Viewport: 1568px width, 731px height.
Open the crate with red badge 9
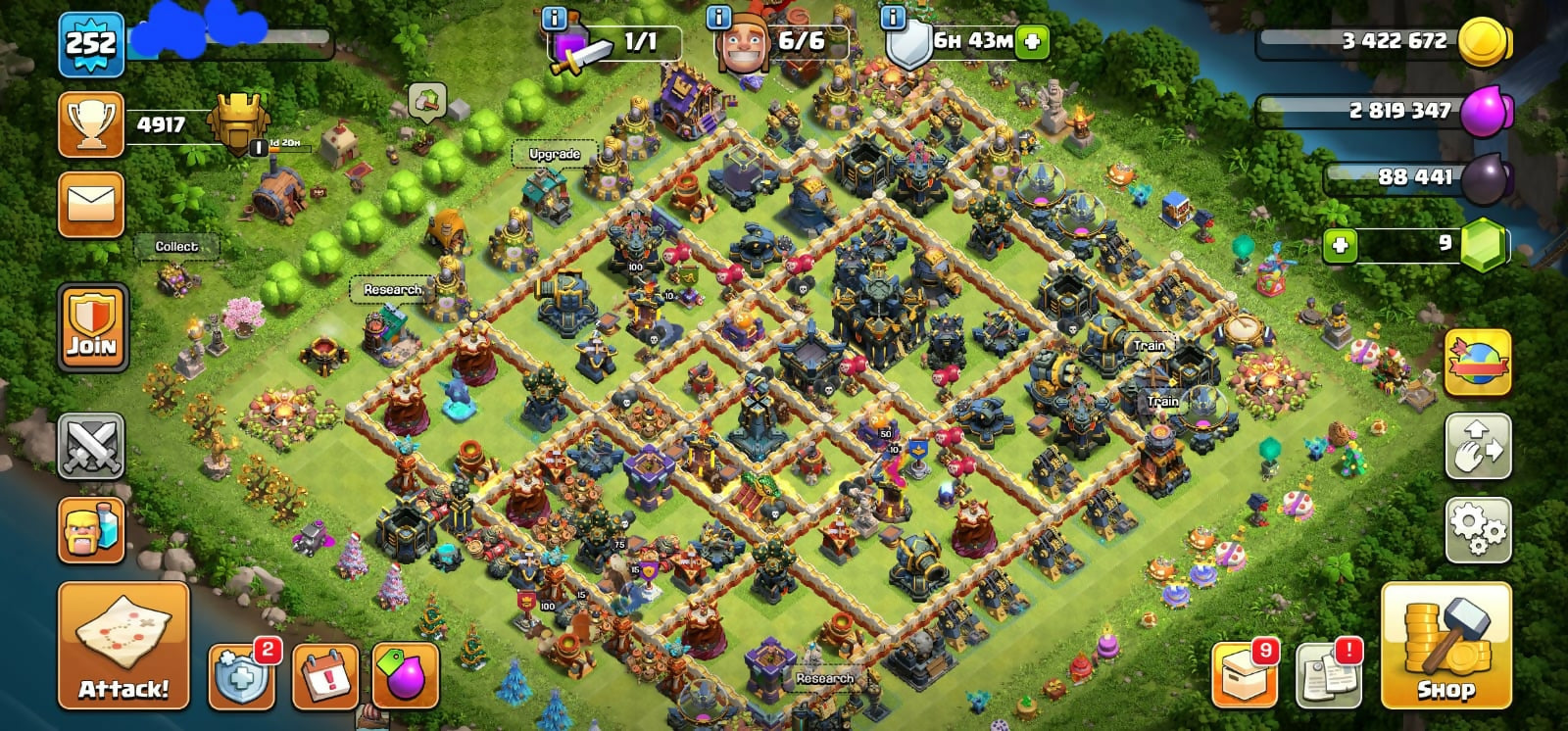tap(1245, 674)
